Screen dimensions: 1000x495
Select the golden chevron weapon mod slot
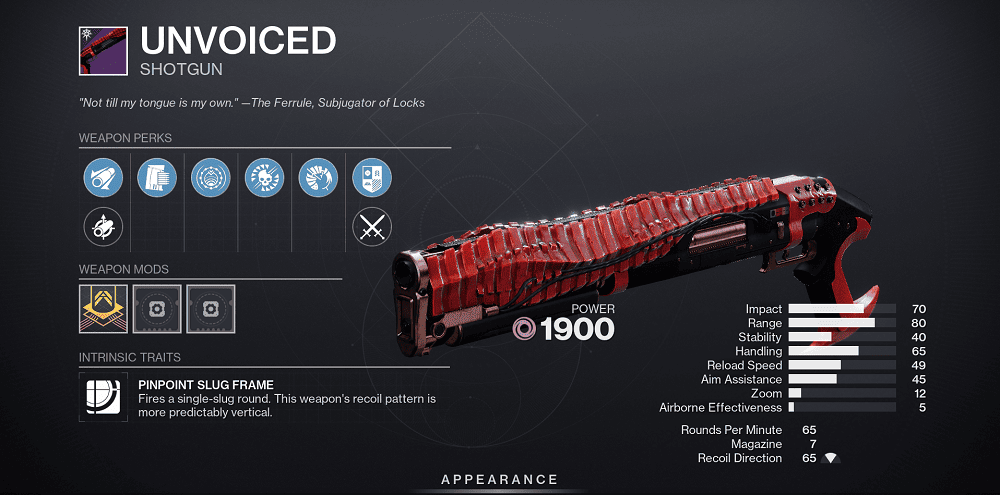point(102,309)
